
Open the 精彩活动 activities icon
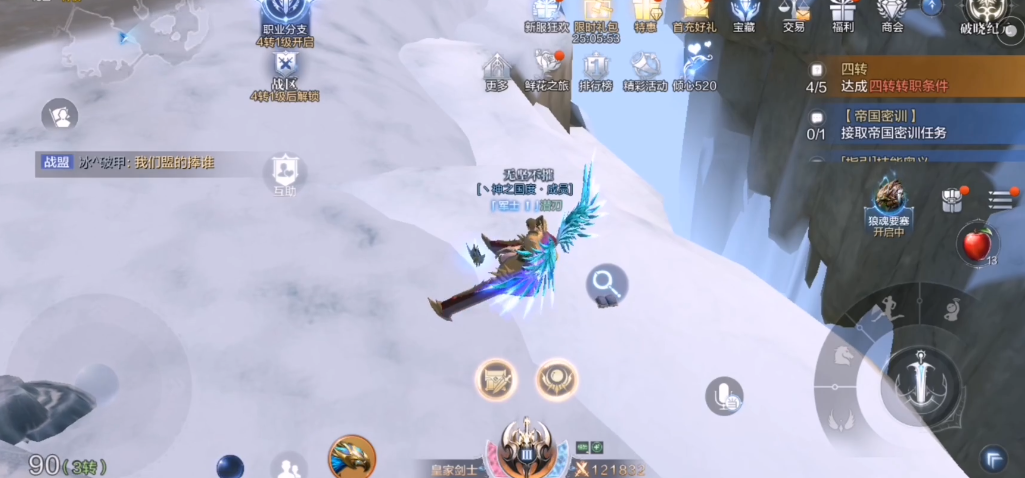coord(645,70)
